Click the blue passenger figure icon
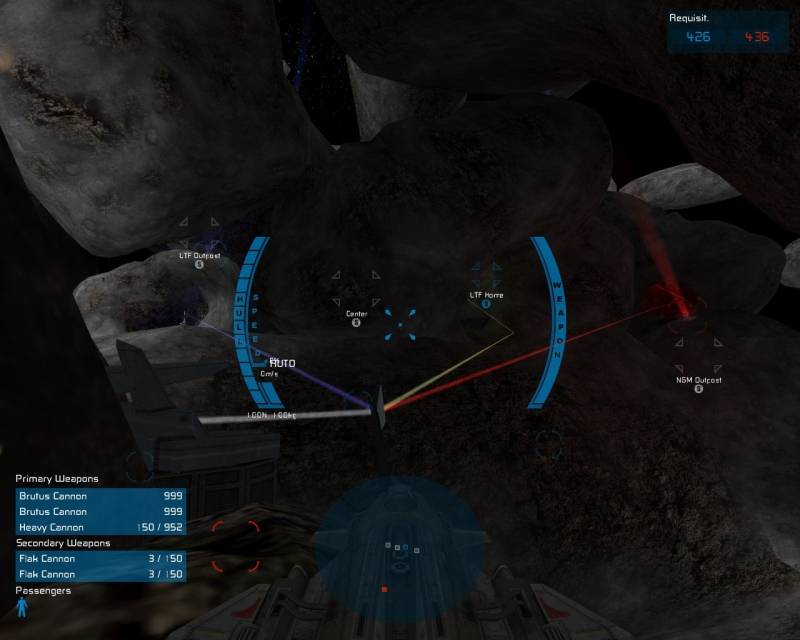The width and height of the screenshot is (800, 640). click(21, 607)
